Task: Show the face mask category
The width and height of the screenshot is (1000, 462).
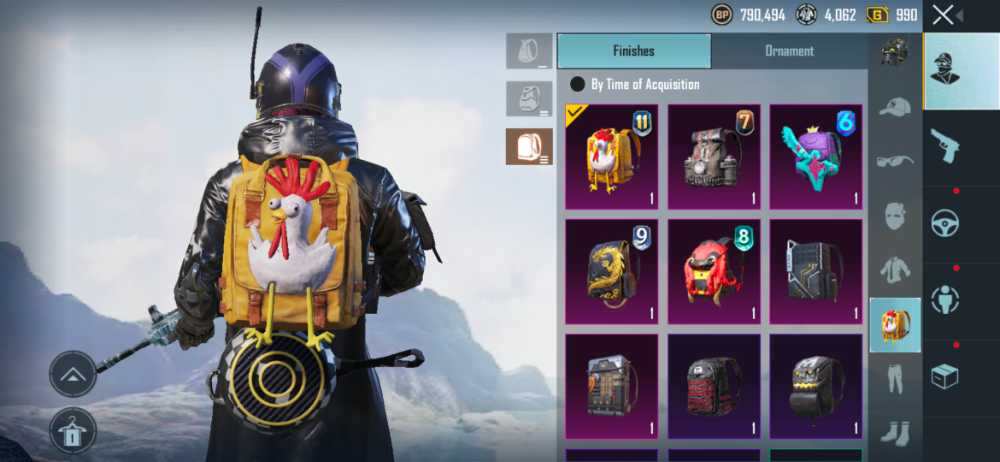Action: [895, 215]
